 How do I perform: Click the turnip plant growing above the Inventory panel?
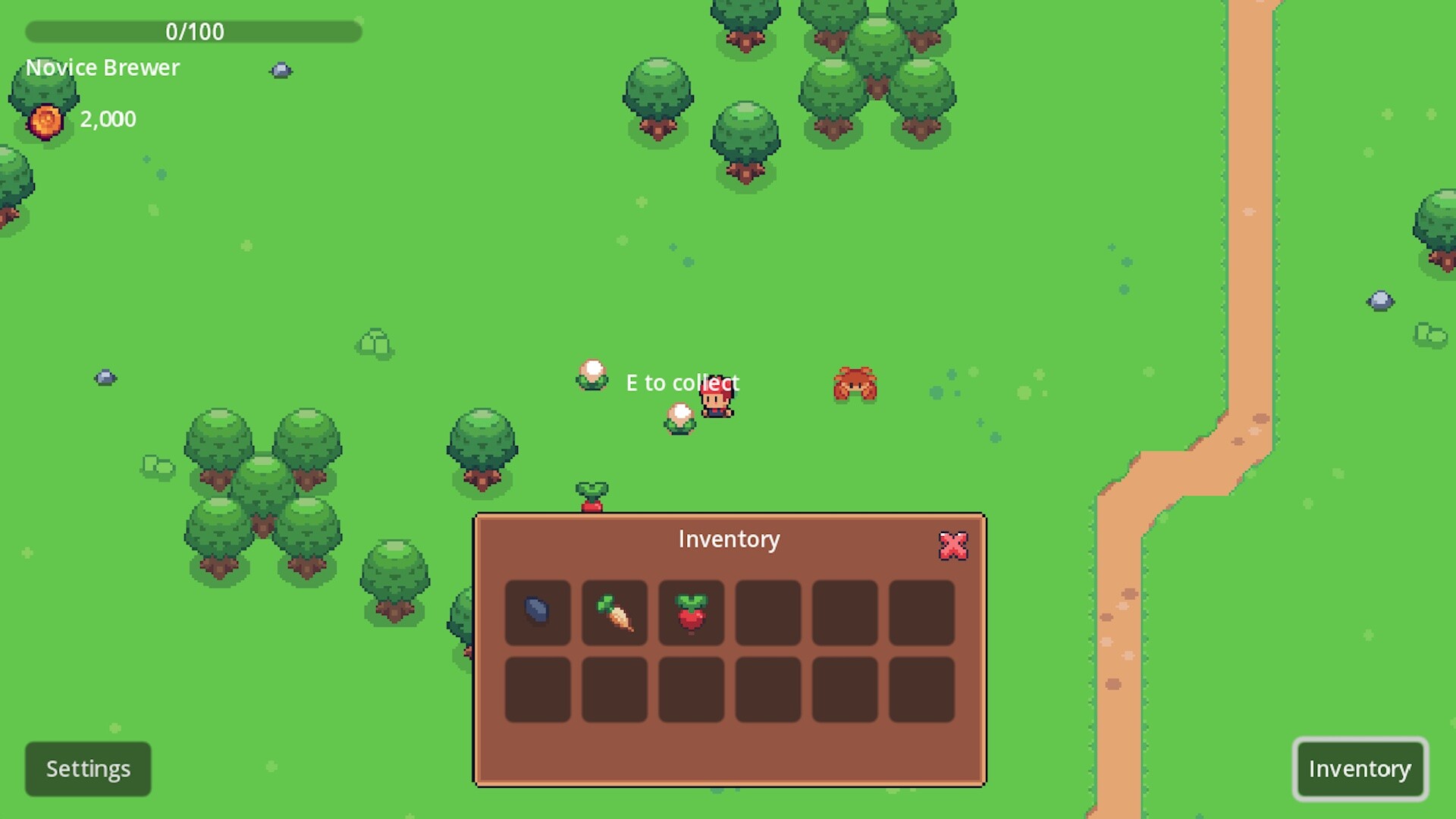591,493
